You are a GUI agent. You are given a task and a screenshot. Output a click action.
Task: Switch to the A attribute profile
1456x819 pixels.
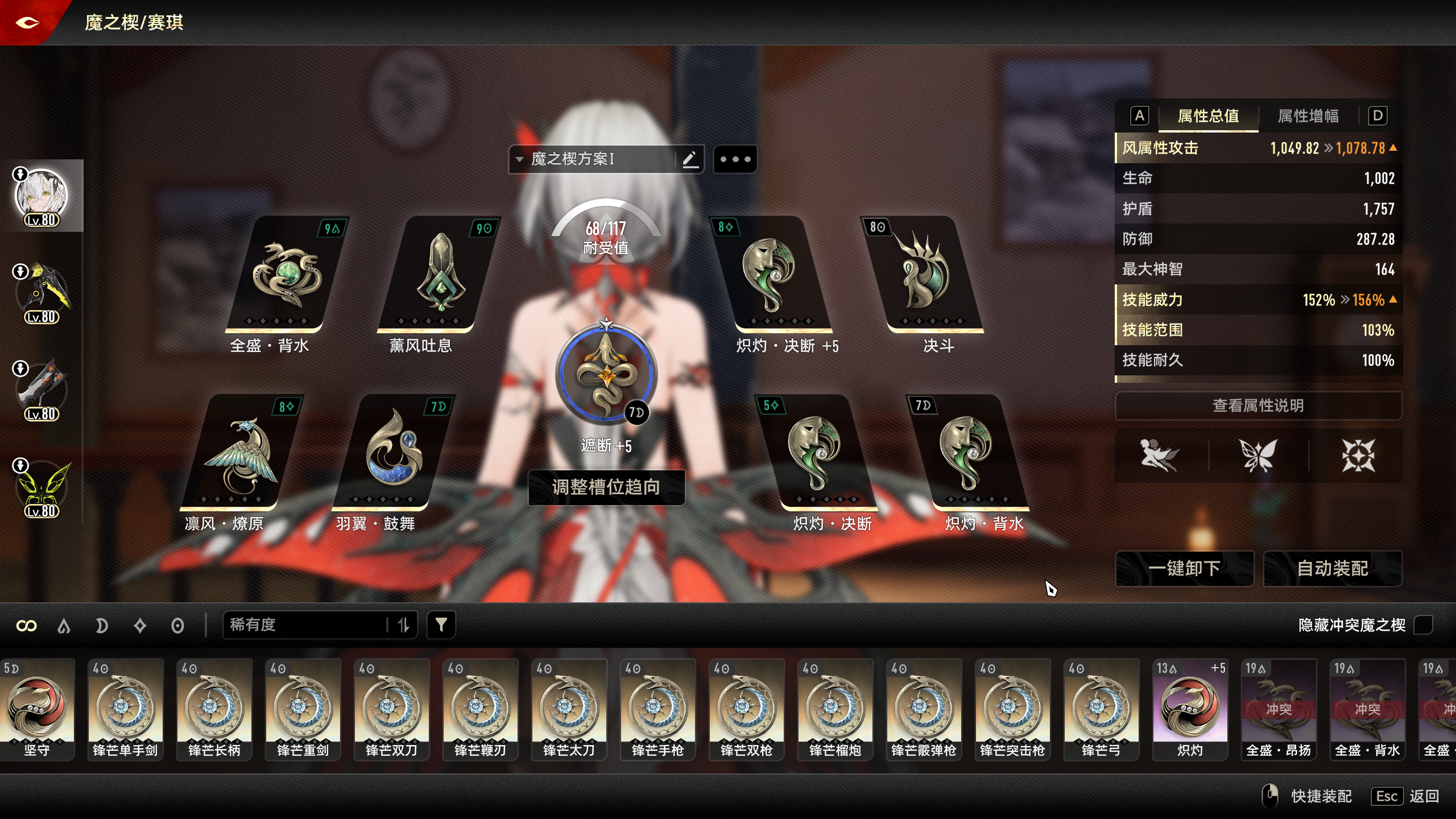click(1139, 116)
